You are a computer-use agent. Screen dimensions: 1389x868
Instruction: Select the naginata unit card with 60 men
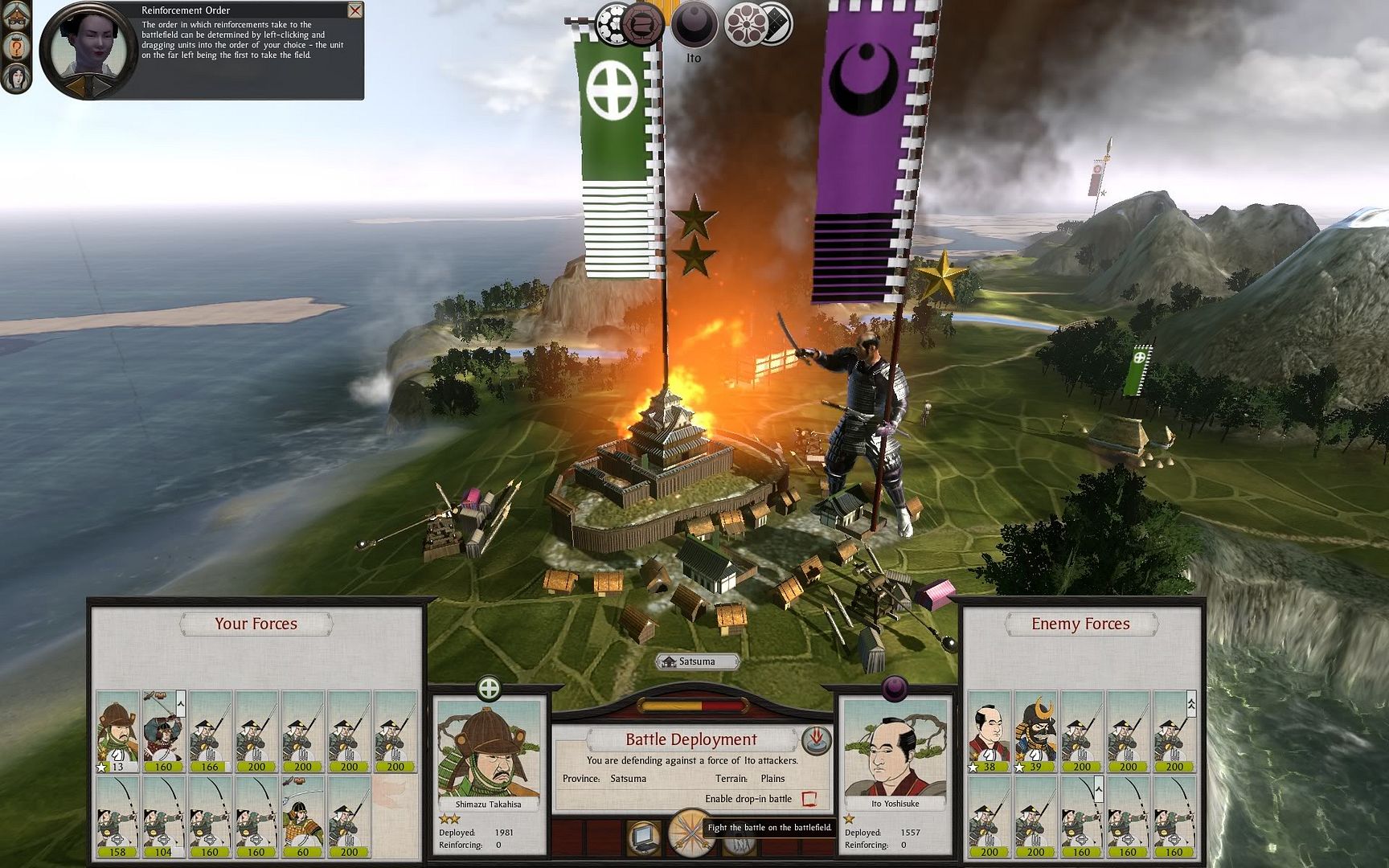[x=302, y=817]
